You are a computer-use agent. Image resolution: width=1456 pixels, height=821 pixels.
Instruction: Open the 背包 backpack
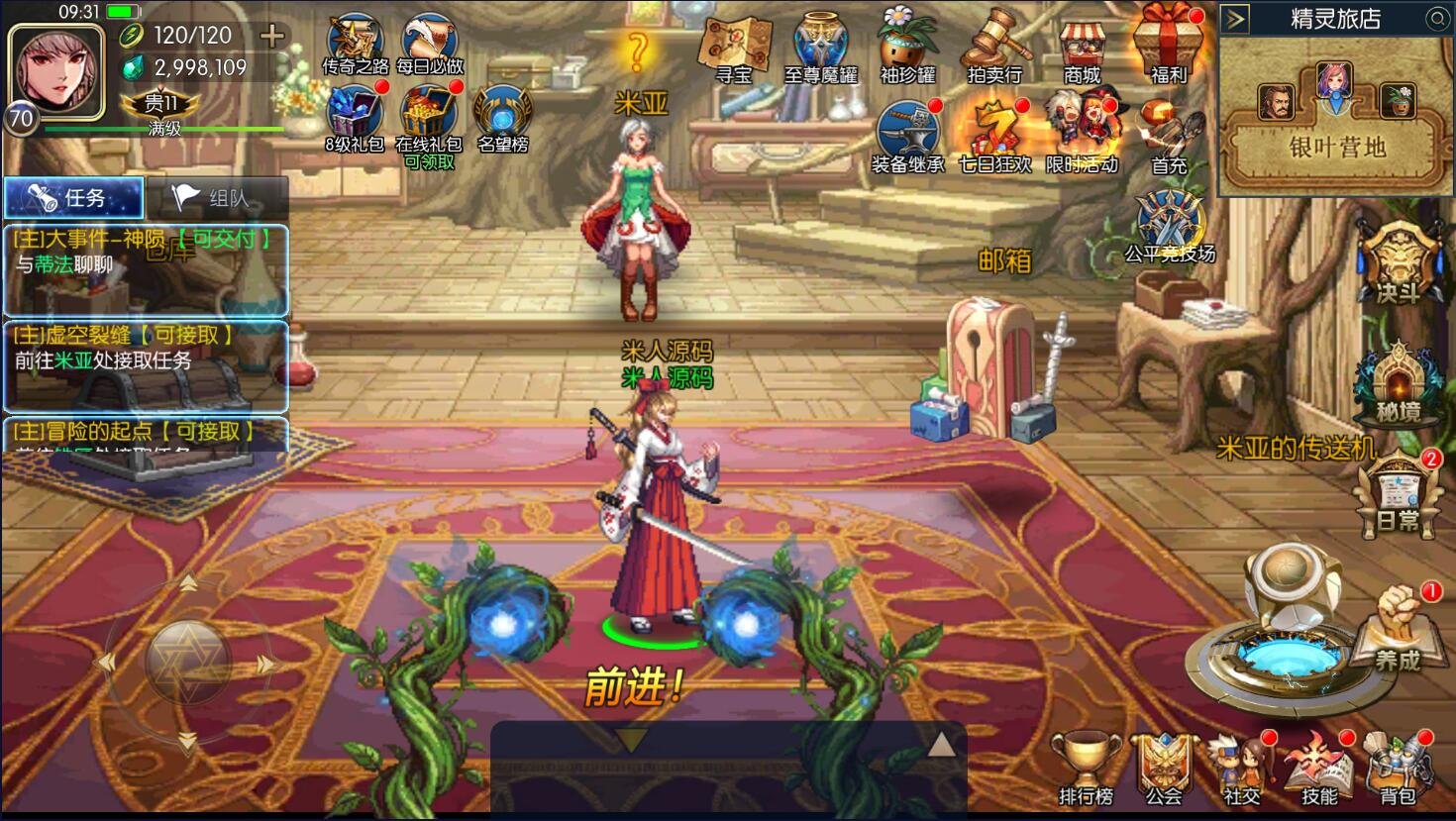click(x=1398, y=769)
